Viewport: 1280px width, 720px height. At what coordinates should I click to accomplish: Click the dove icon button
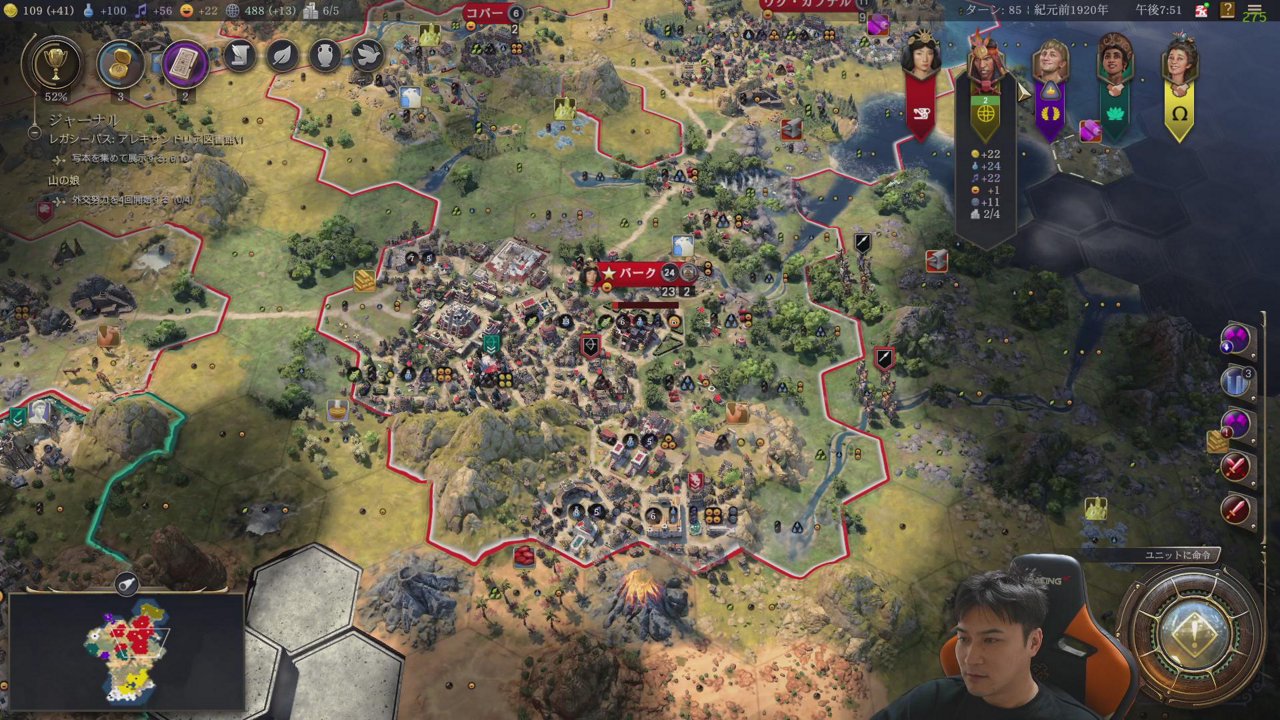(367, 56)
